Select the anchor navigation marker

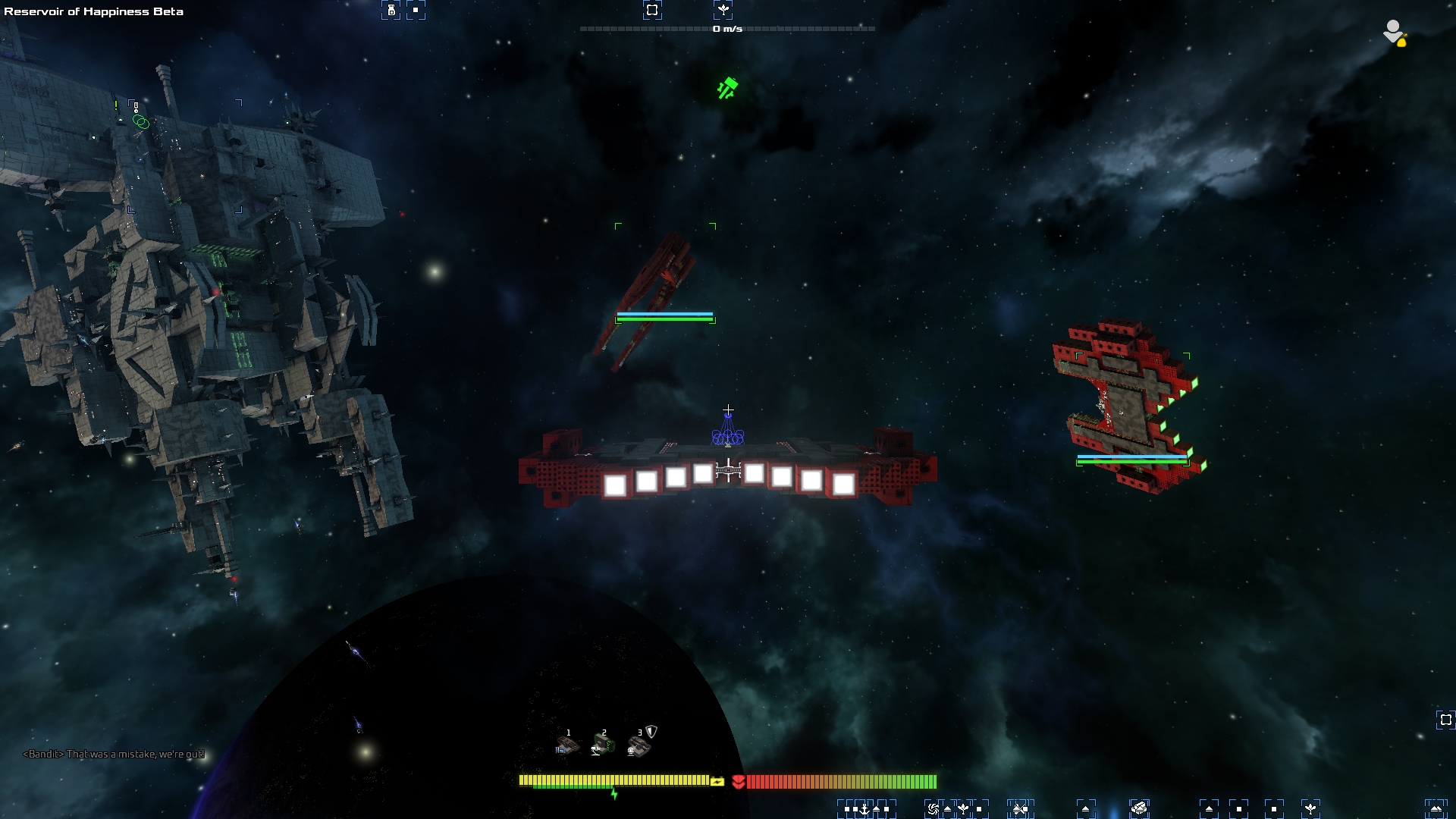[864, 809]
